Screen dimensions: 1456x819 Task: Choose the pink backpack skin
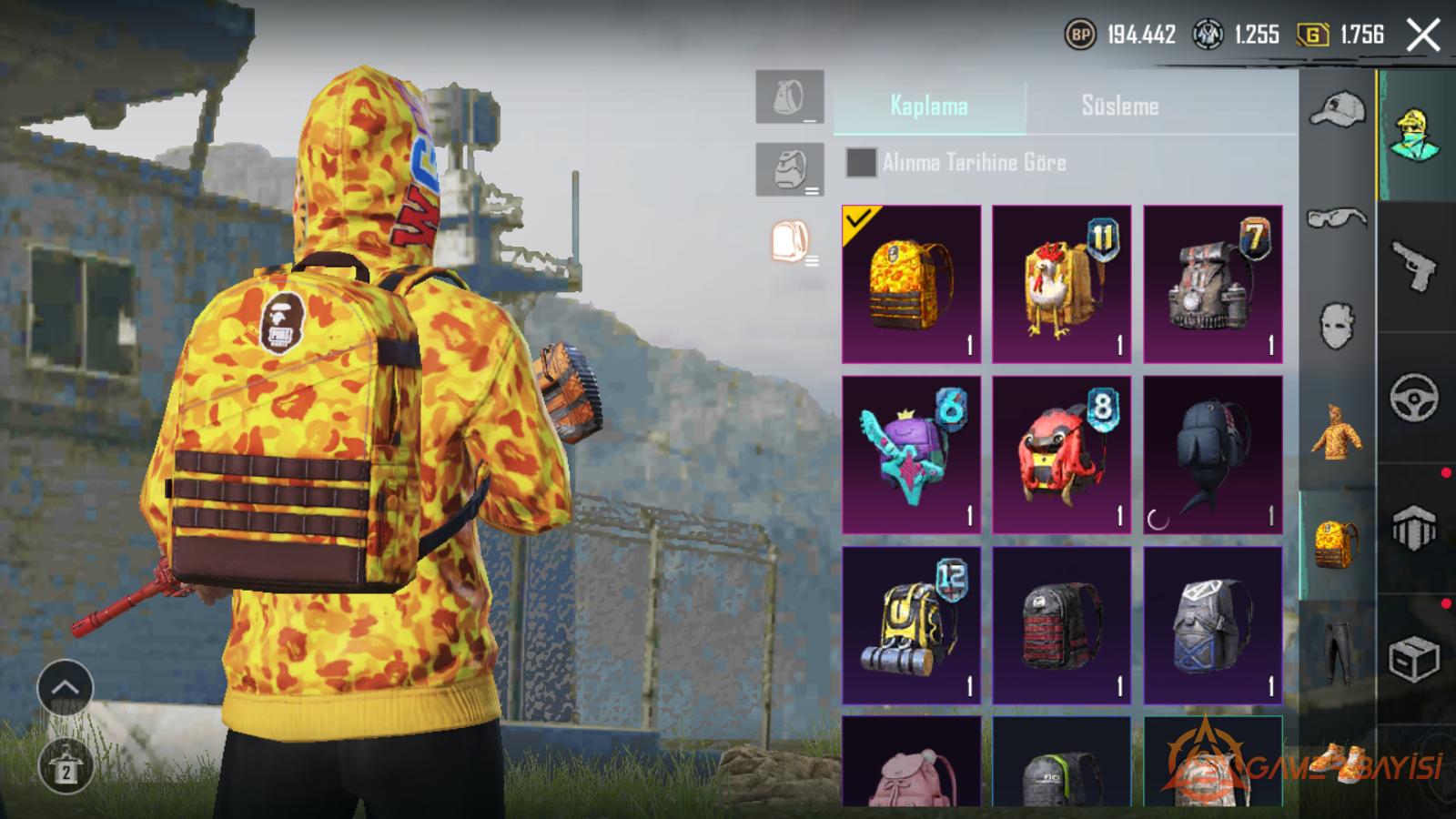[x=911, y=764]
